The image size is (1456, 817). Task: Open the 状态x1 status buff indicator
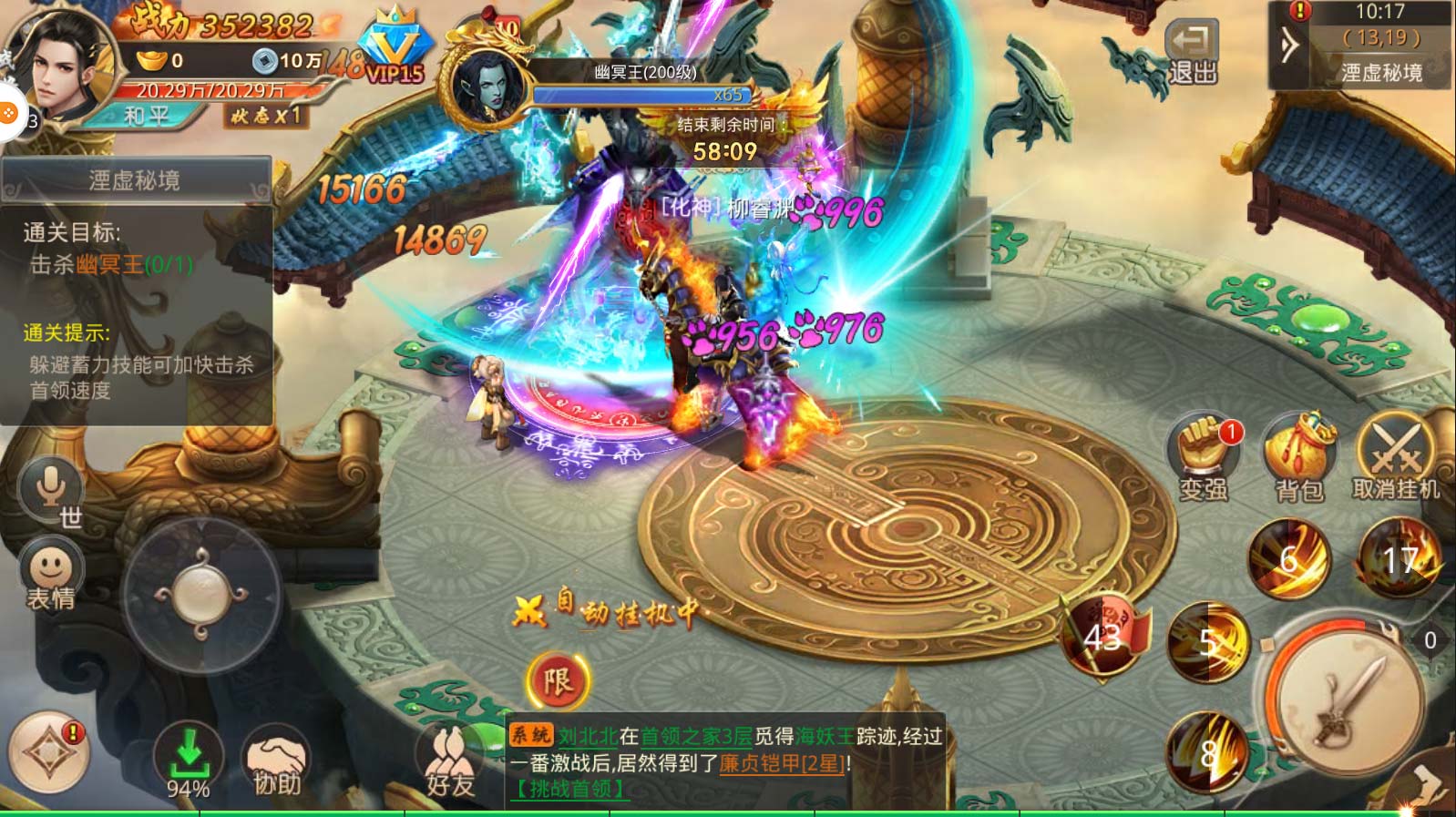coord(264,116)
